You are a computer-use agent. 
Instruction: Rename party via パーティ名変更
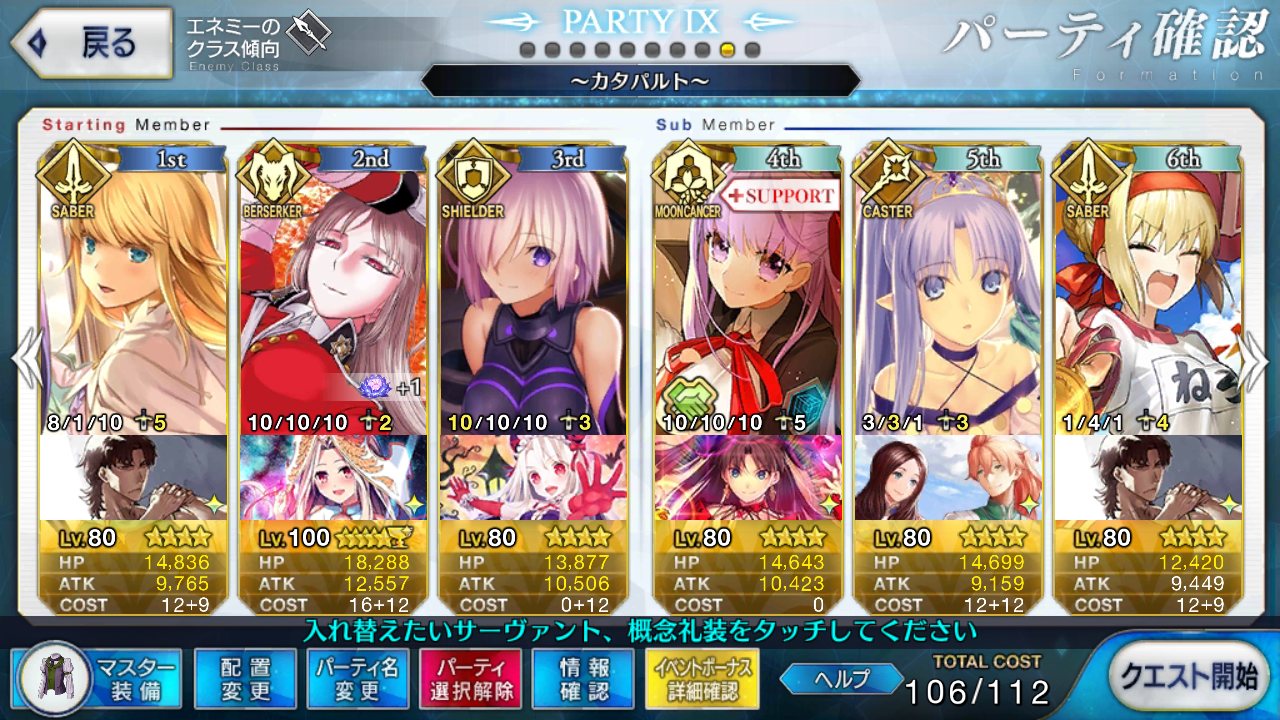coord(358,678)
